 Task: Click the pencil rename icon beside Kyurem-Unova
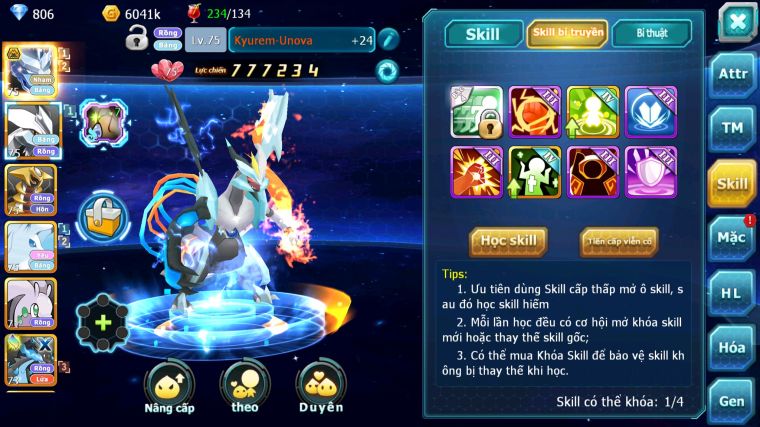pos(388,40)
